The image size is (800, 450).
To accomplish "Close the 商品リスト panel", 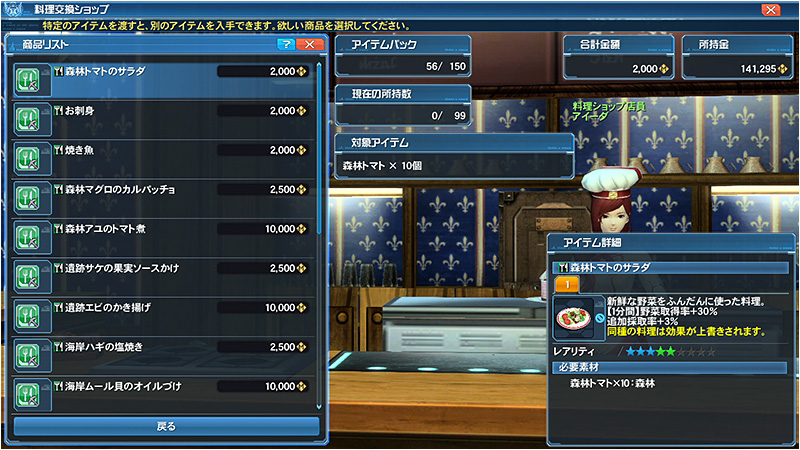I will 310,45.
